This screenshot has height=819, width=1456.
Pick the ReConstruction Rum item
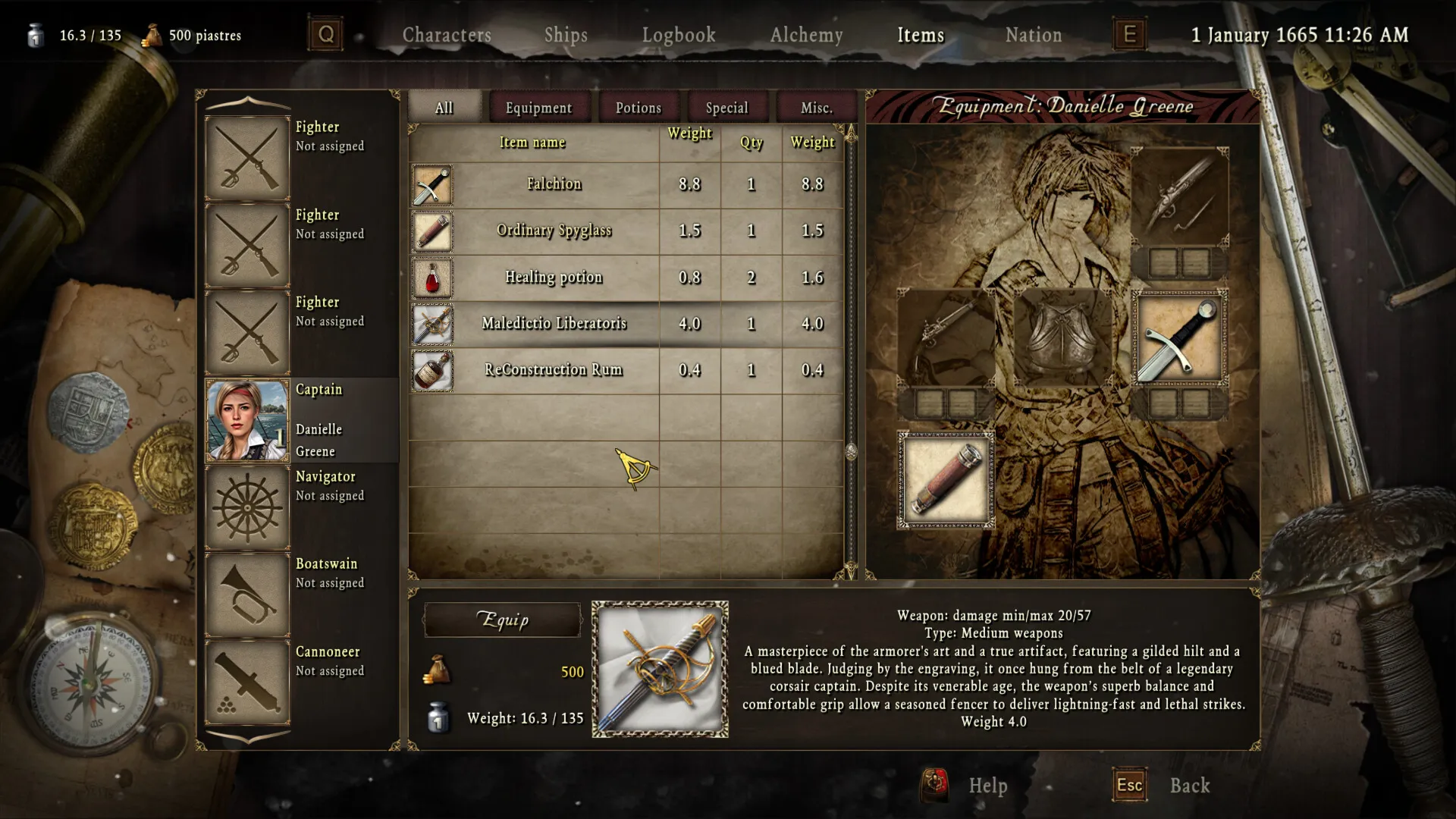pos(554,370)
